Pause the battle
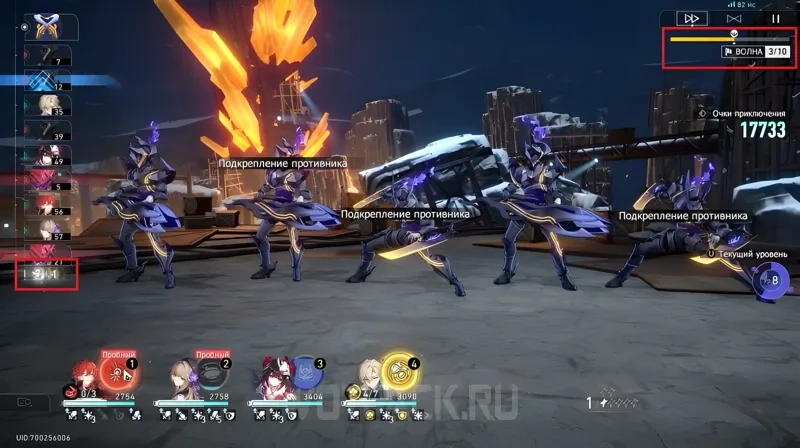Image resolution: width=800 pixels, height=448 pixels. point(775,18)
